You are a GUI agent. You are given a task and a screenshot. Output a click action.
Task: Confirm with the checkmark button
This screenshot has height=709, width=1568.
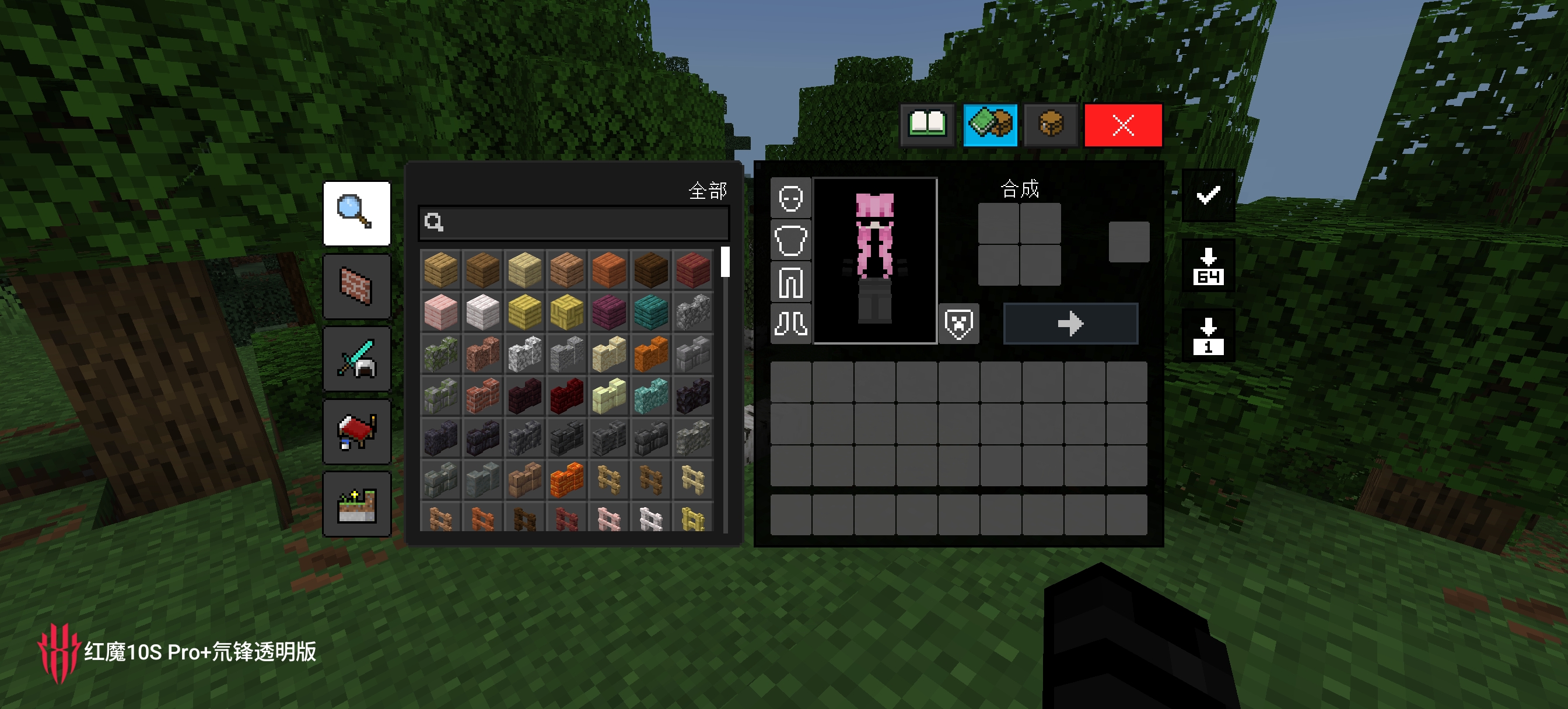point(1207,195)
